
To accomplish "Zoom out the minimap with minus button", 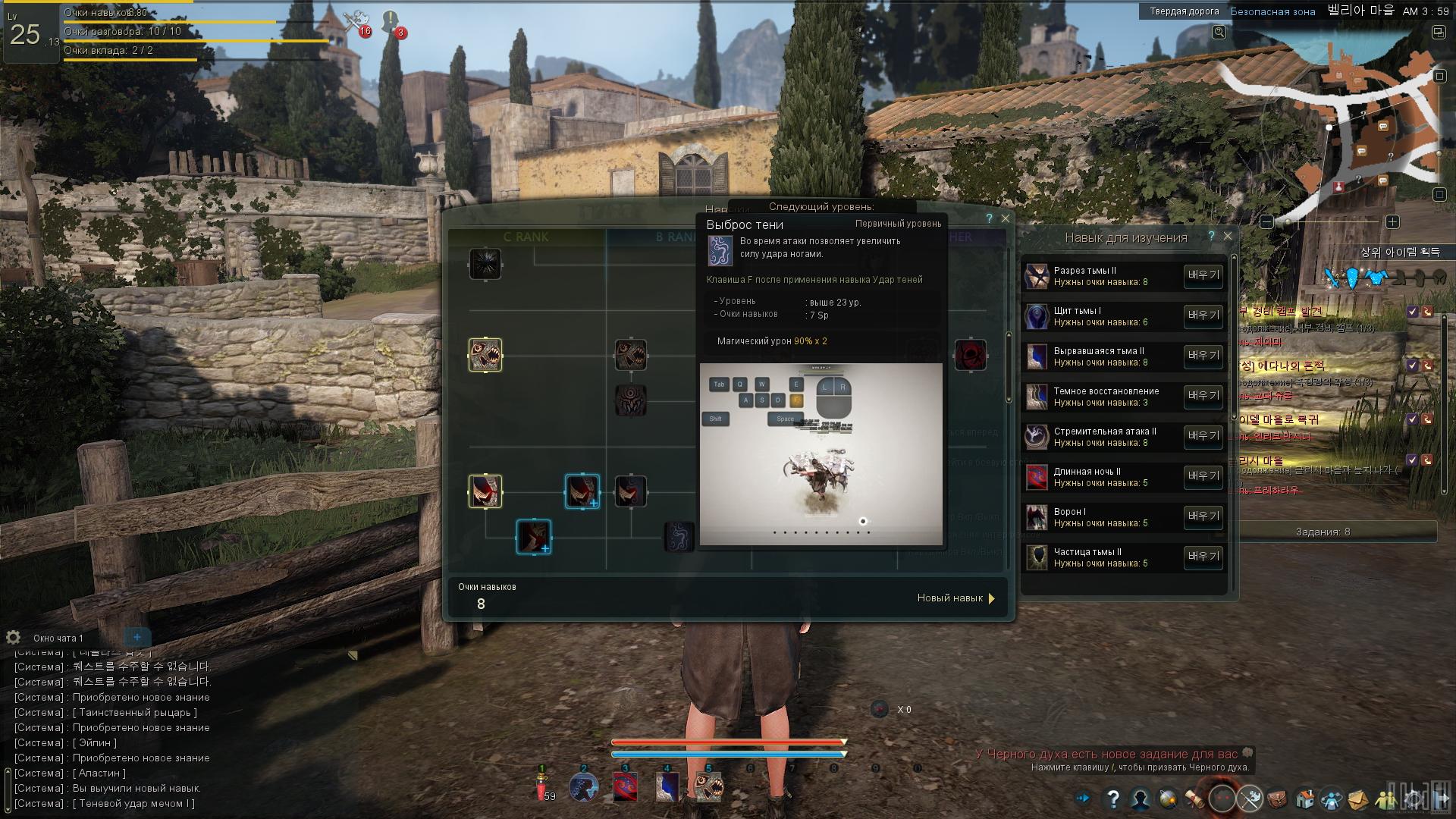I will [1266, 222].
